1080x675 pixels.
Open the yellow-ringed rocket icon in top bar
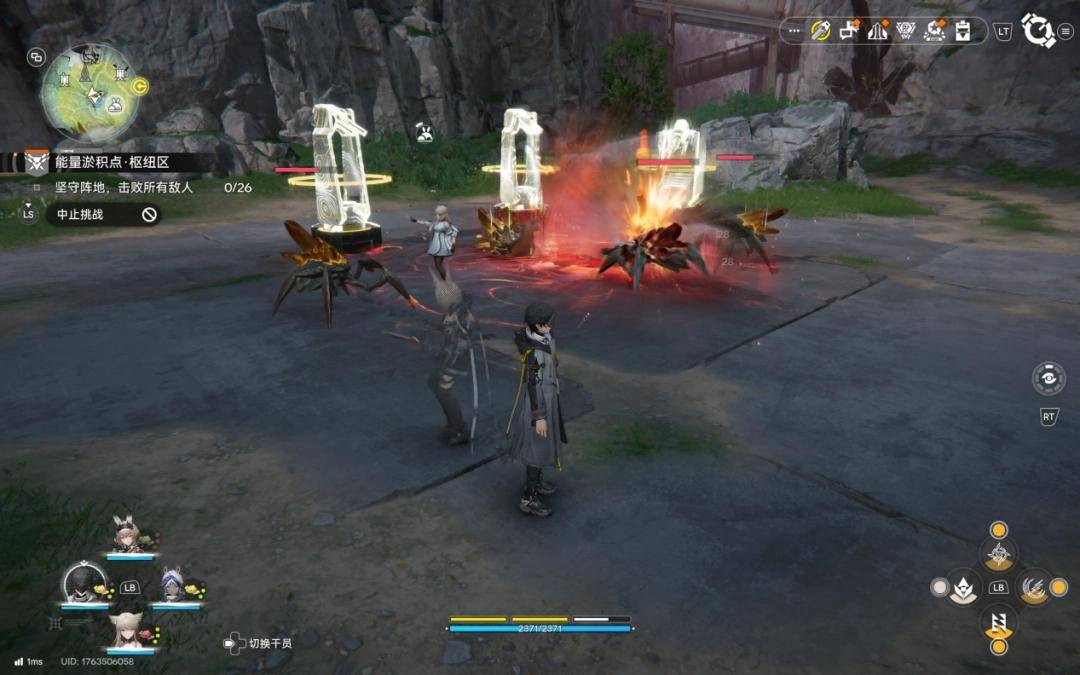click(821, 31)
